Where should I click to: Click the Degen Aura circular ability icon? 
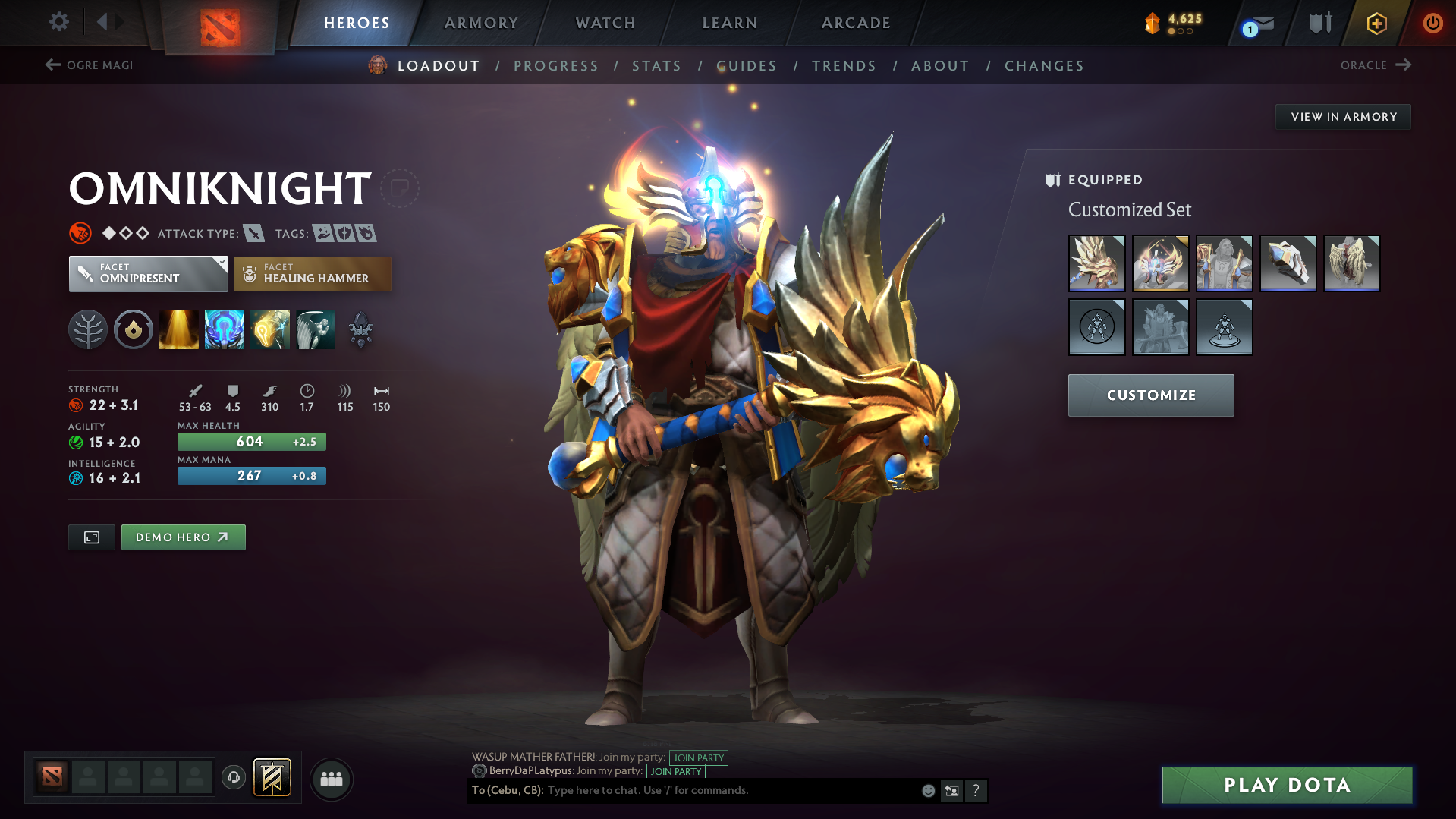[133, 329]
